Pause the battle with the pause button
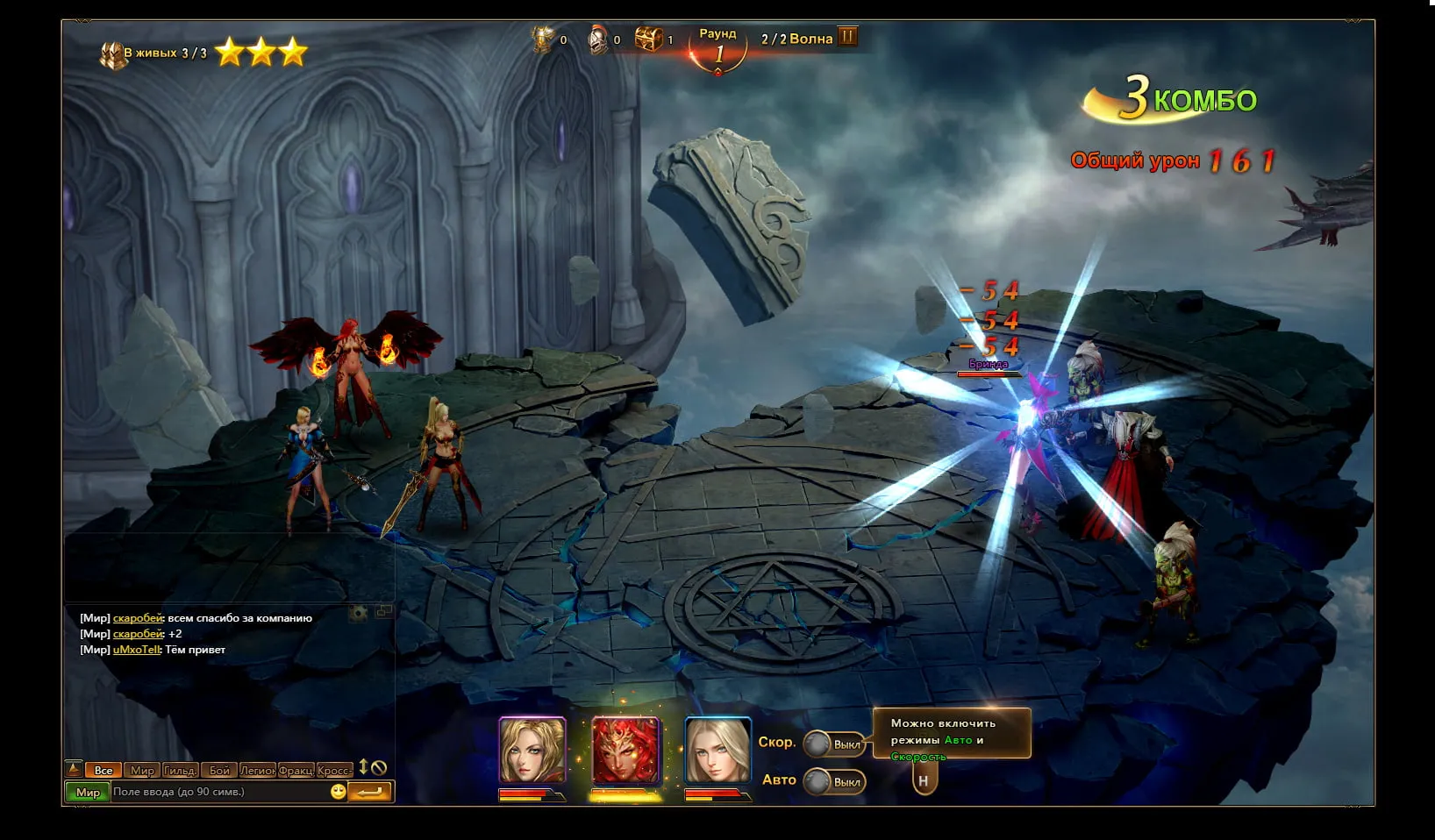Screen dimensions: 1435x840 point(847,37)
